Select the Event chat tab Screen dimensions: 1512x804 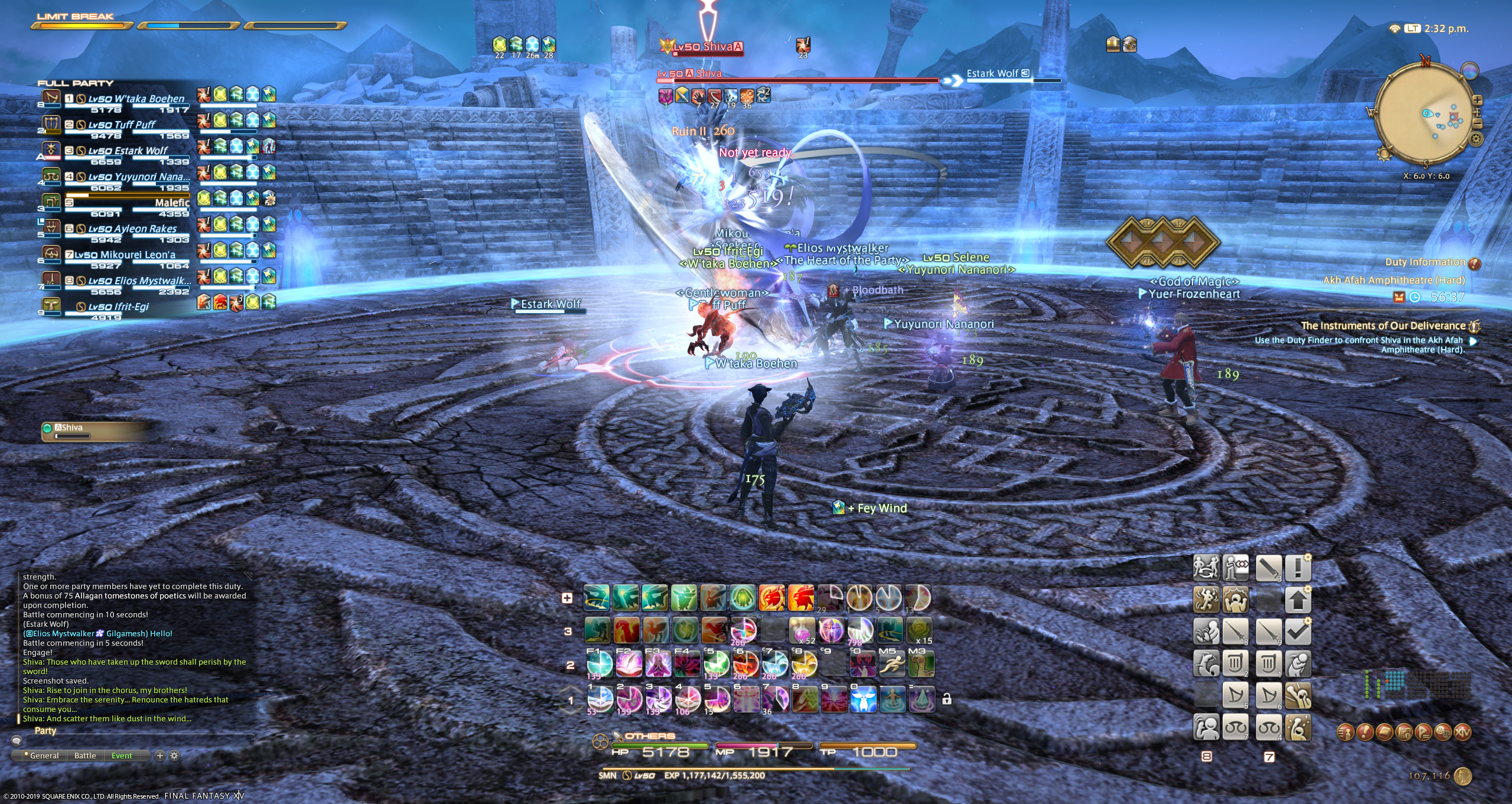coord(122,756)
